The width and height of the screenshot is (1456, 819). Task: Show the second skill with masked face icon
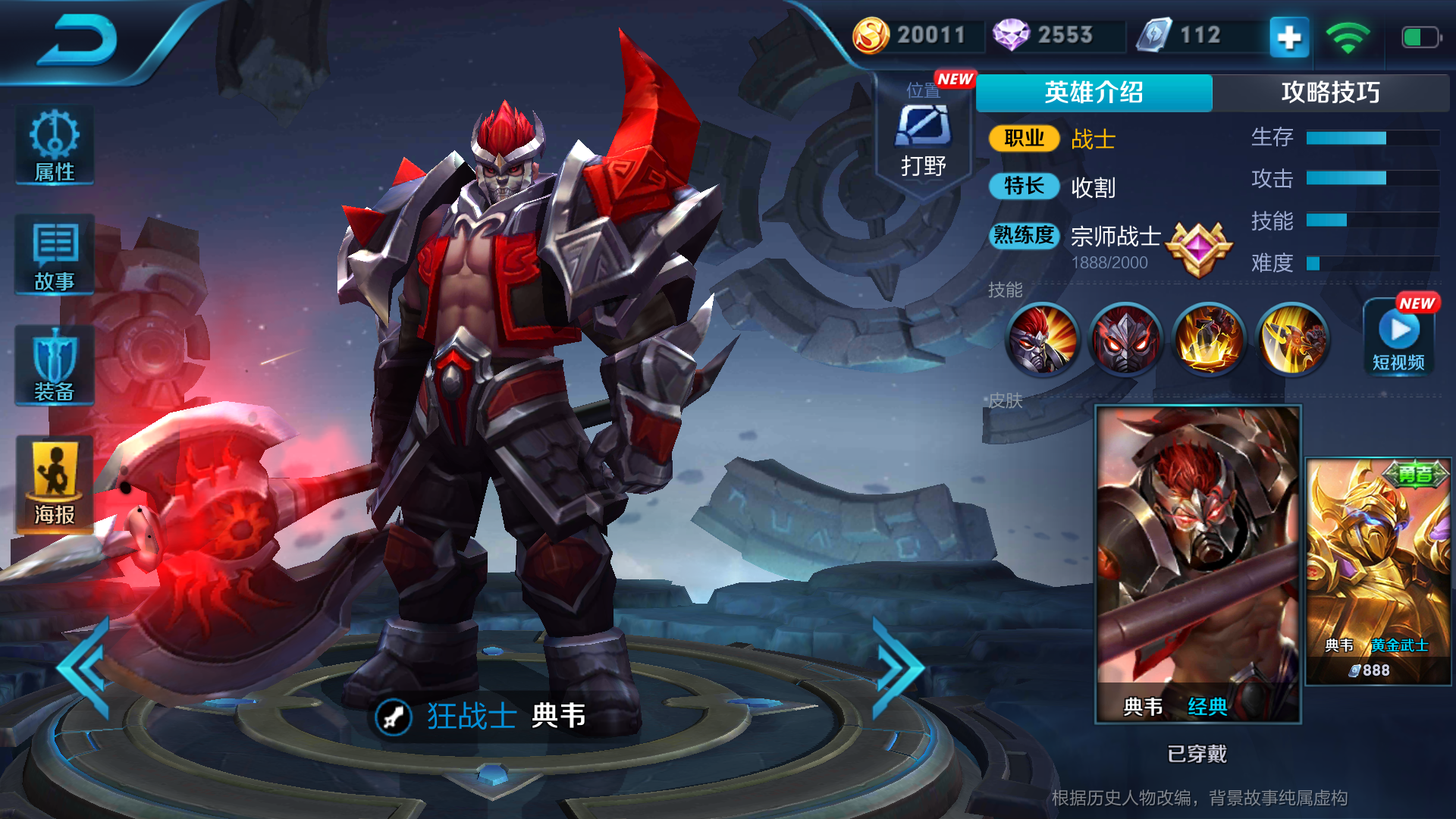1126,339
